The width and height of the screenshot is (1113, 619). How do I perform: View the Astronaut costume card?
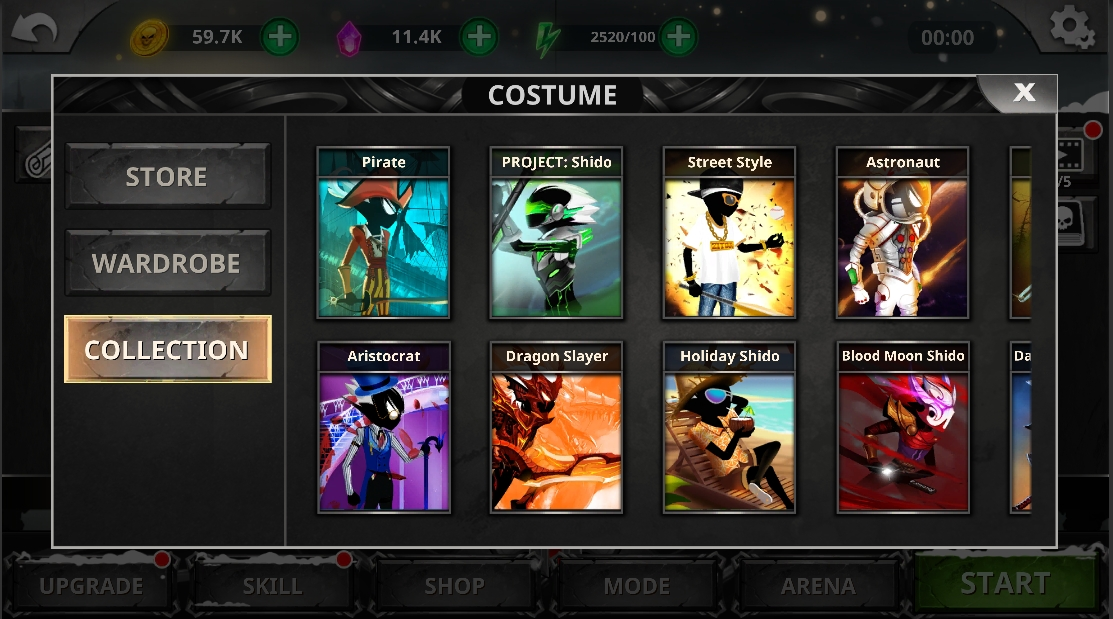(x=902, y=234)
